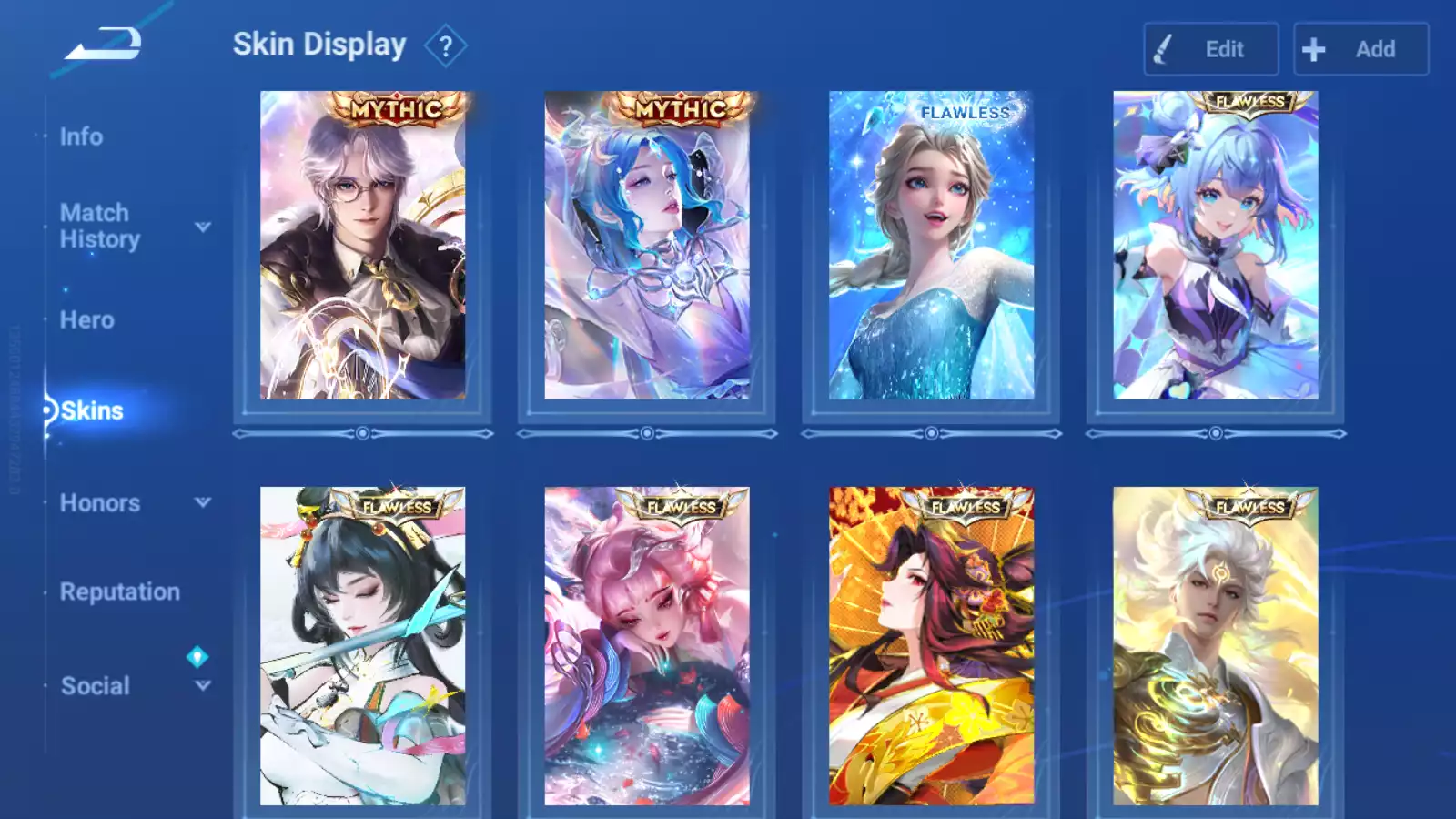Open the Skin Display help question mark
1456x819 pixels.
(x=445, y=46)
